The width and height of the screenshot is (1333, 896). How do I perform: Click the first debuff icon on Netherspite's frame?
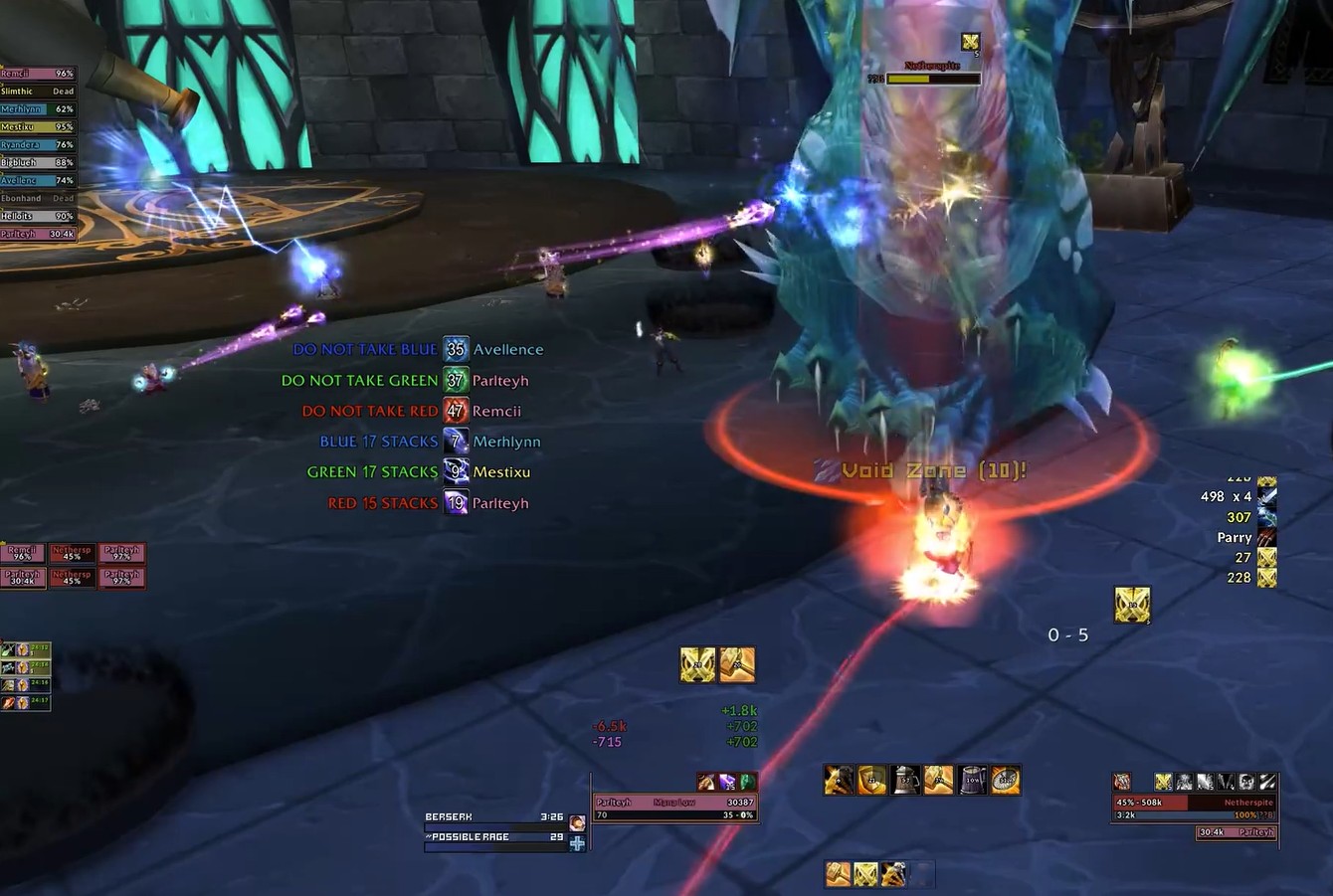coord(1163,782)
